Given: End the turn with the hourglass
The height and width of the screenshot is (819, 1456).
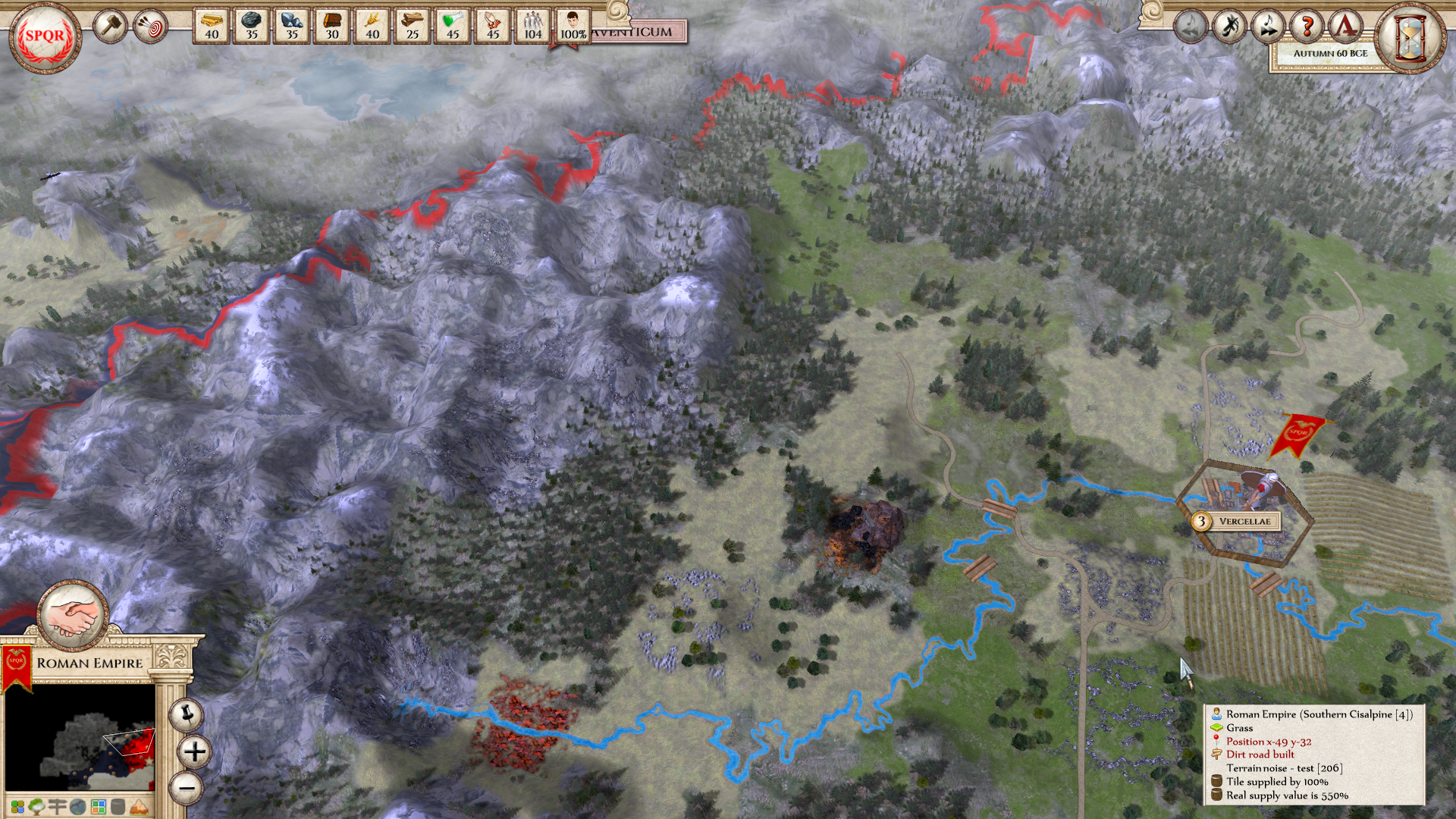Looking at the screenshot, I should click(1411, 36).
